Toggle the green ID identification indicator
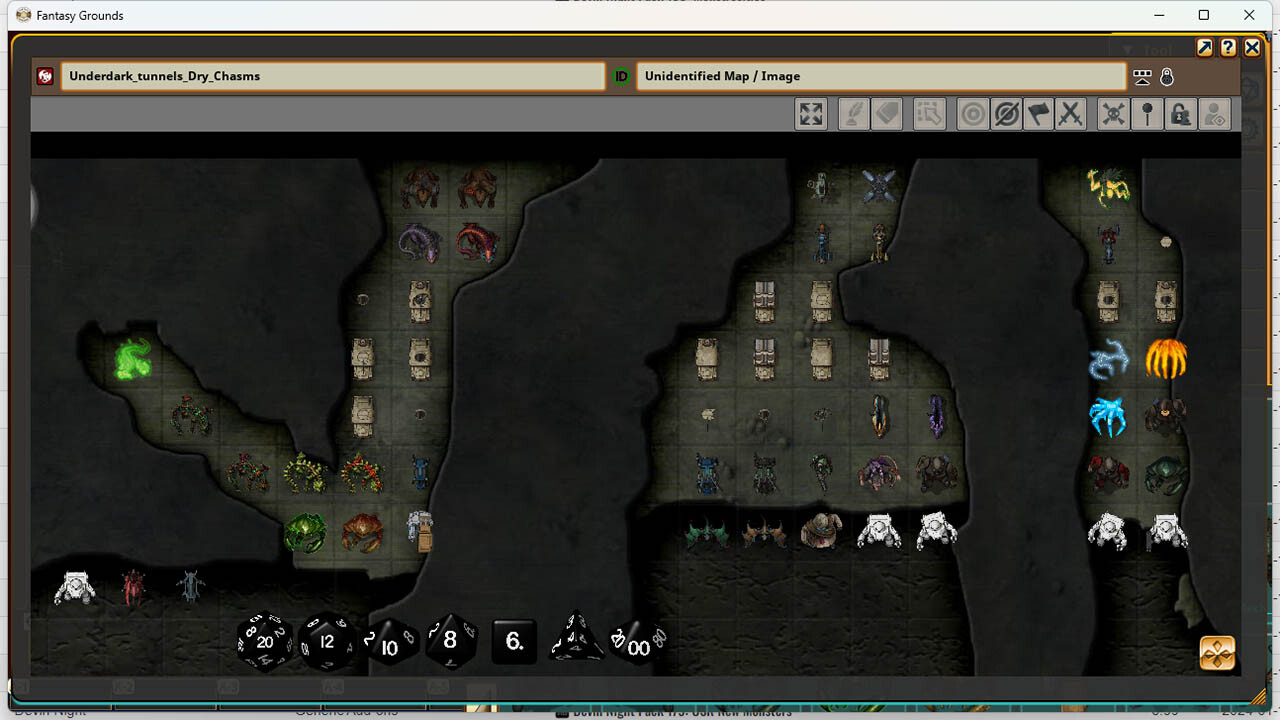 tap(620, 76)
